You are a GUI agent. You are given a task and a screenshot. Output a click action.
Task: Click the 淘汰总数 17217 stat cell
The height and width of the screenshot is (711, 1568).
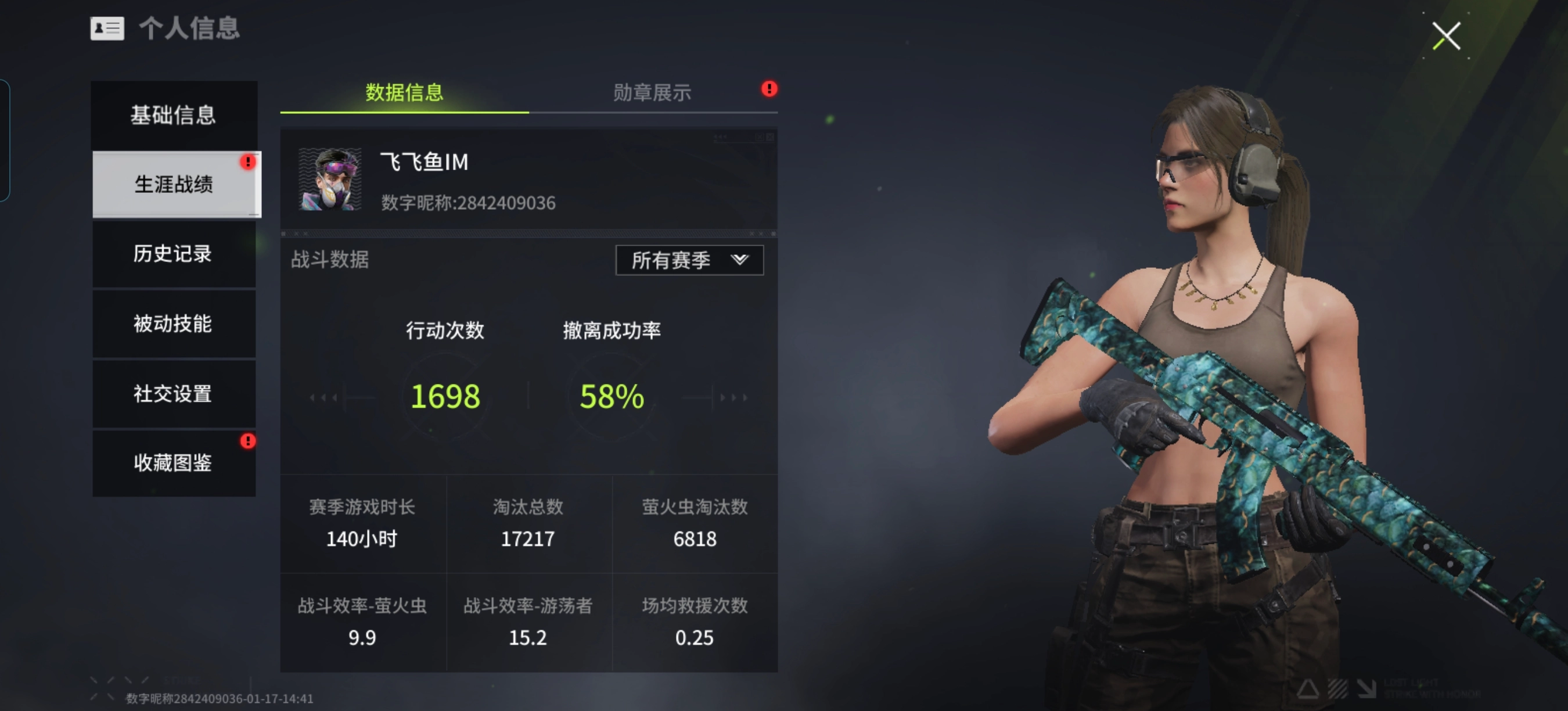528,523
